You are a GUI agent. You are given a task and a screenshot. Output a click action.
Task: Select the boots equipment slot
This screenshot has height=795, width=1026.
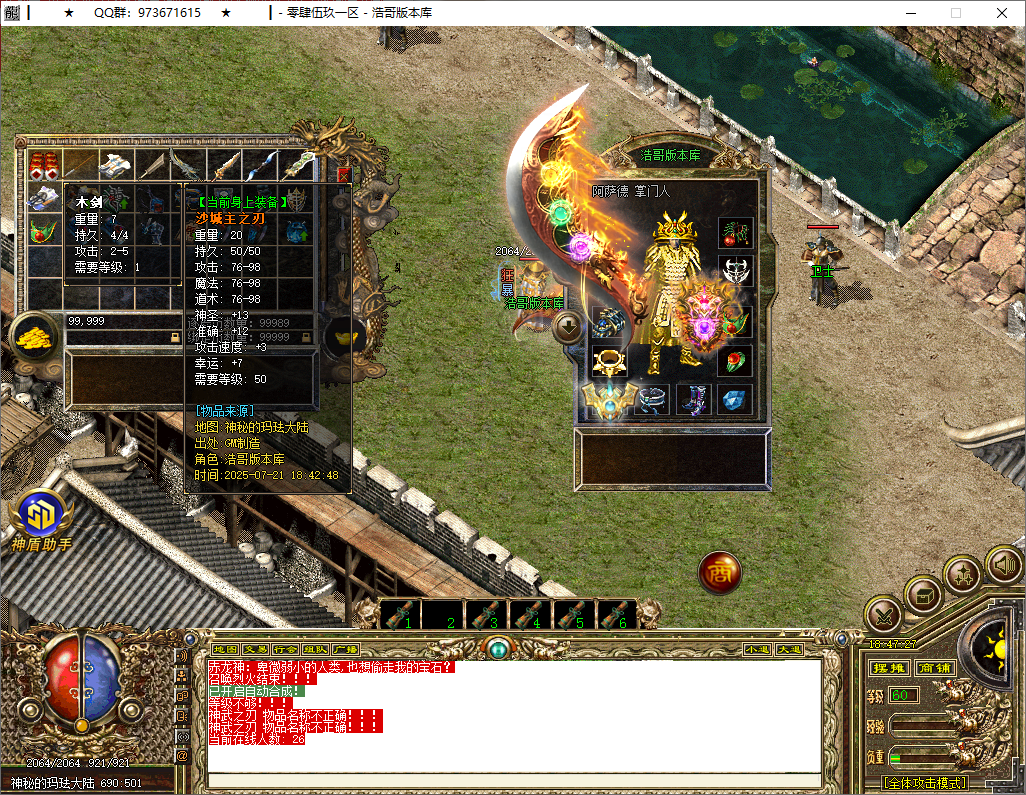click(693, 400)
